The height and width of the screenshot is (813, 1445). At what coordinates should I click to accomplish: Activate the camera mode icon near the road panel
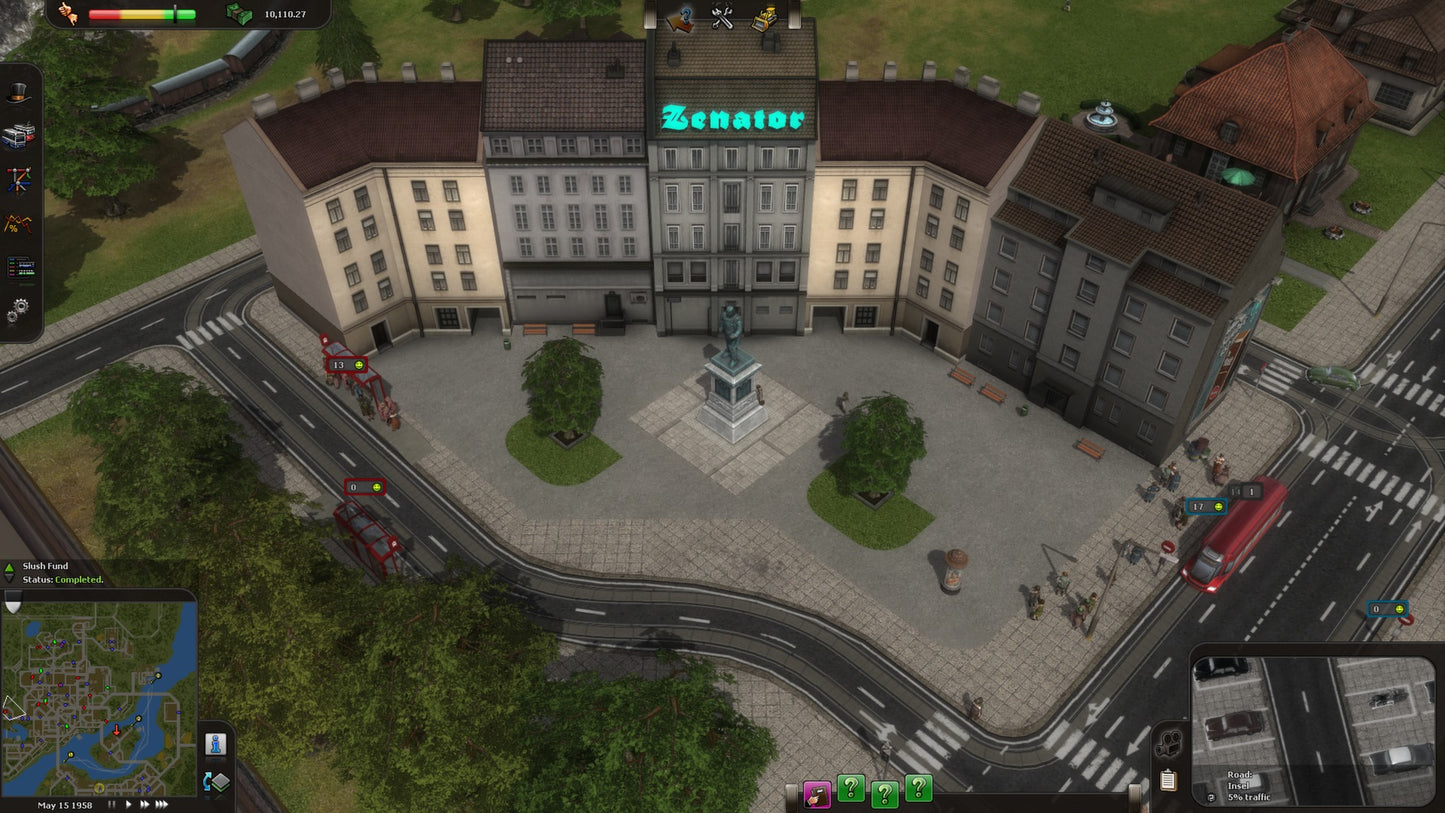[1168, 742]
